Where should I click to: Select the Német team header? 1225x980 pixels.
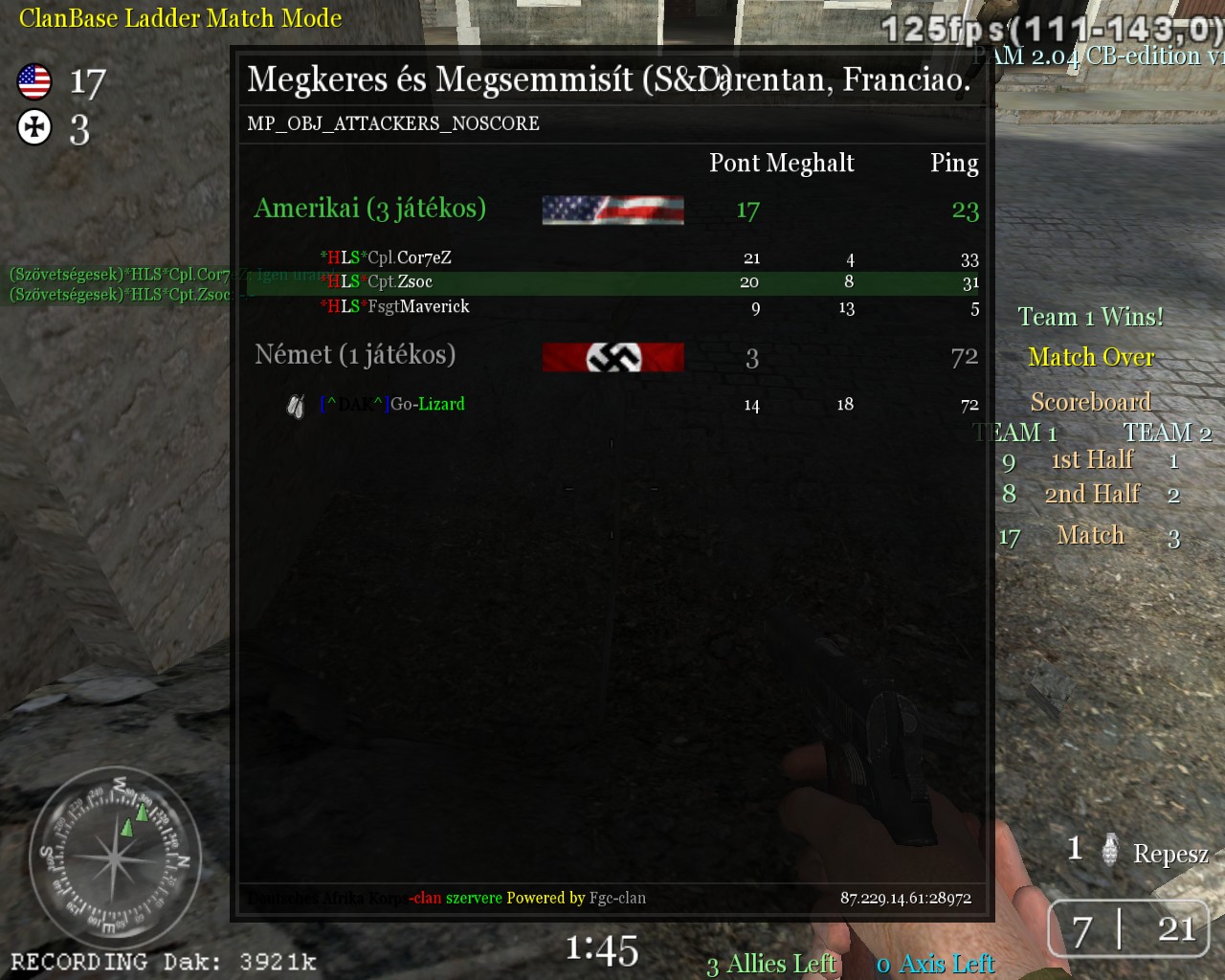pyautogui.click(x=355, y=355)
